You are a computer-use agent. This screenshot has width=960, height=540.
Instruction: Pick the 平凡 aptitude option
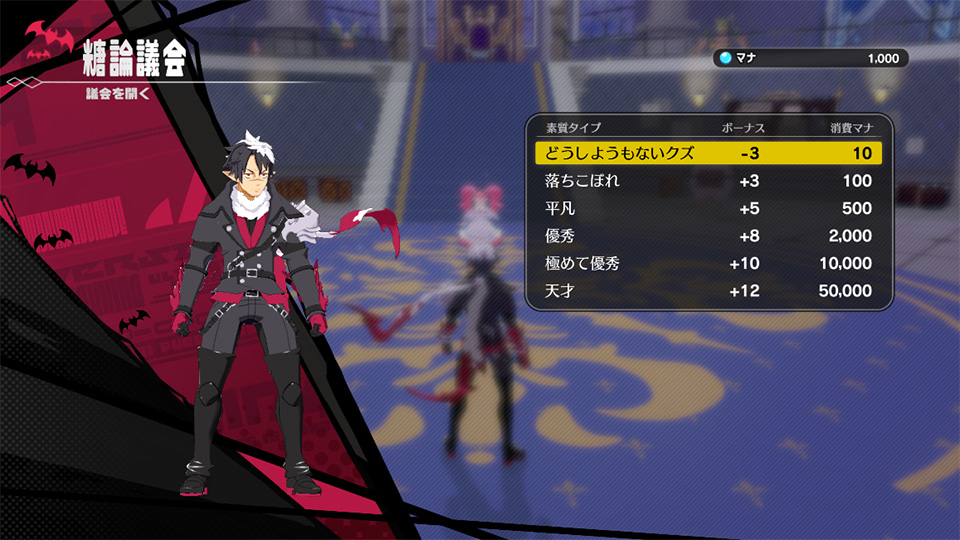click(x=708, y=209)
